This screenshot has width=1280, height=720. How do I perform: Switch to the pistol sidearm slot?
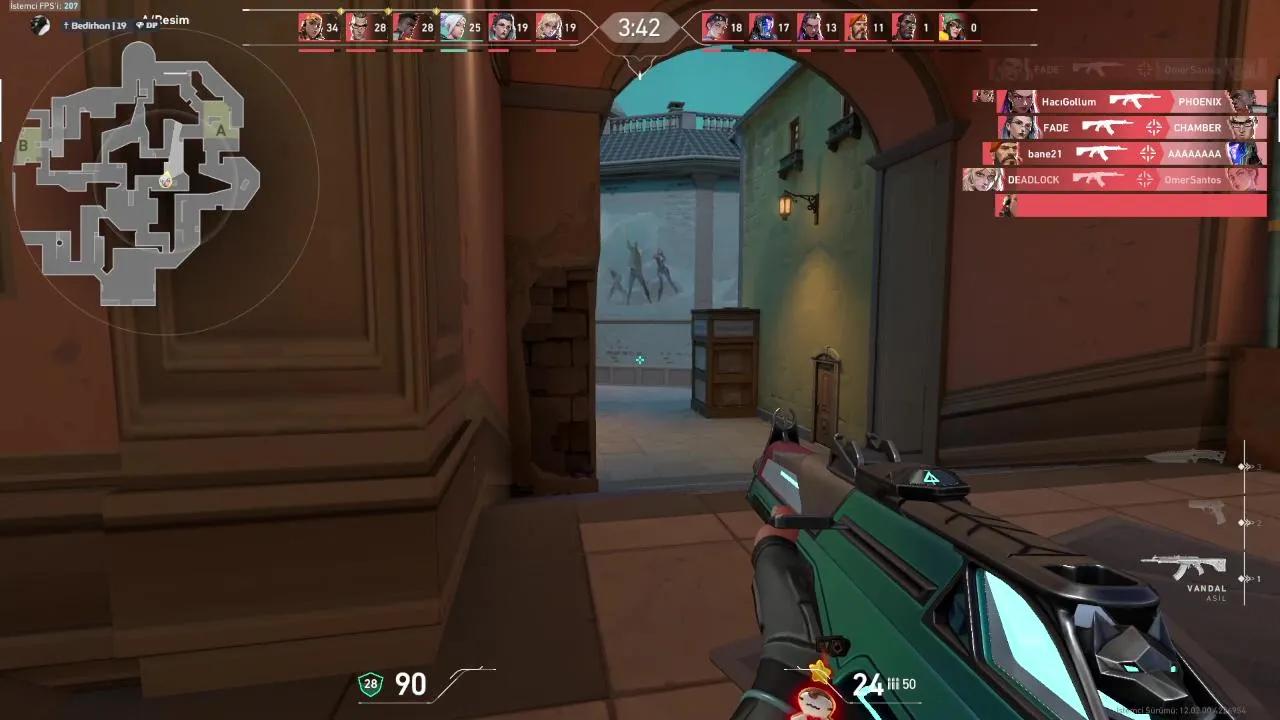1208,512
